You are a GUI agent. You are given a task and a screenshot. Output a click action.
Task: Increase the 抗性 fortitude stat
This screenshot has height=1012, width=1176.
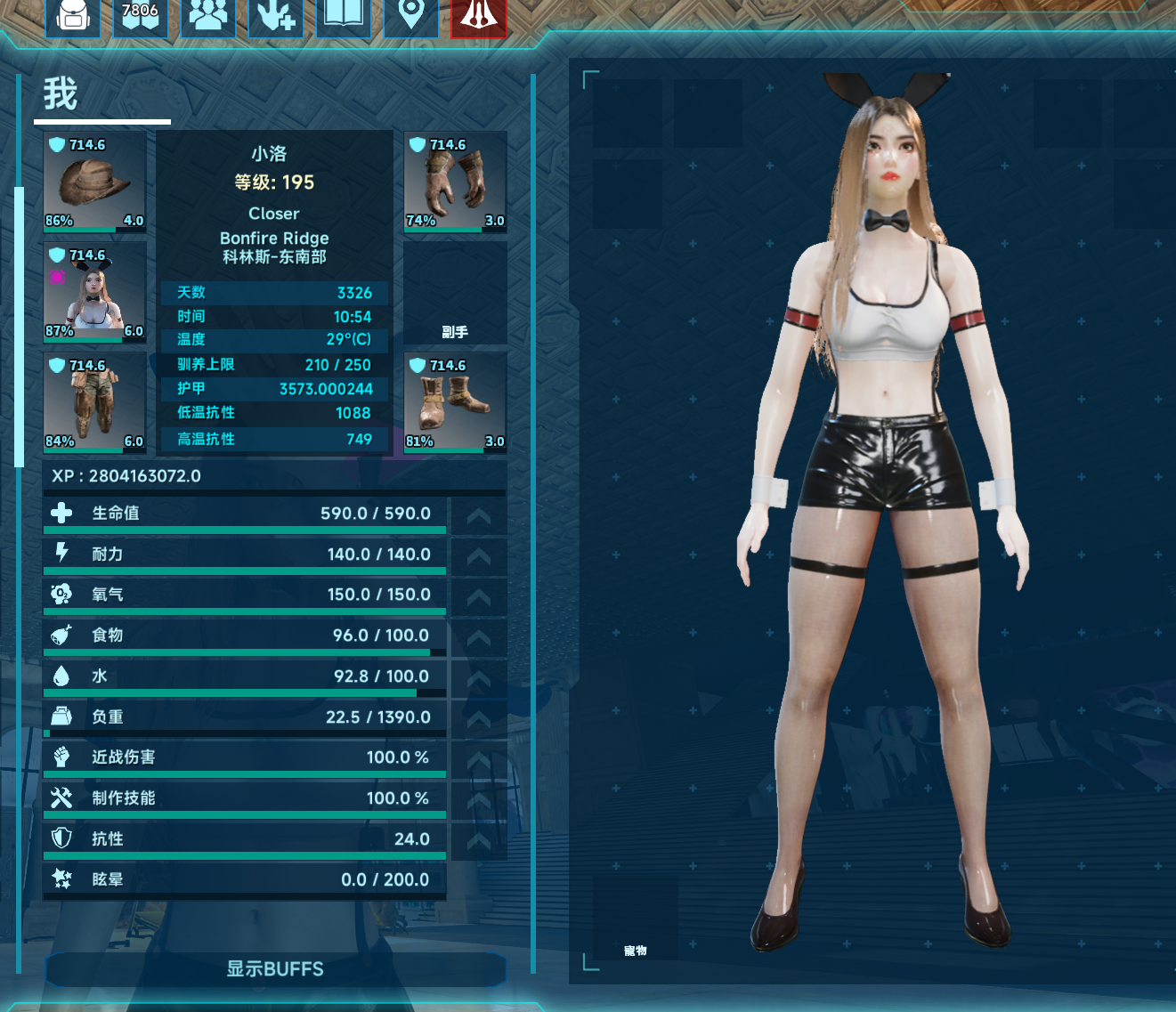coord(479,841)
